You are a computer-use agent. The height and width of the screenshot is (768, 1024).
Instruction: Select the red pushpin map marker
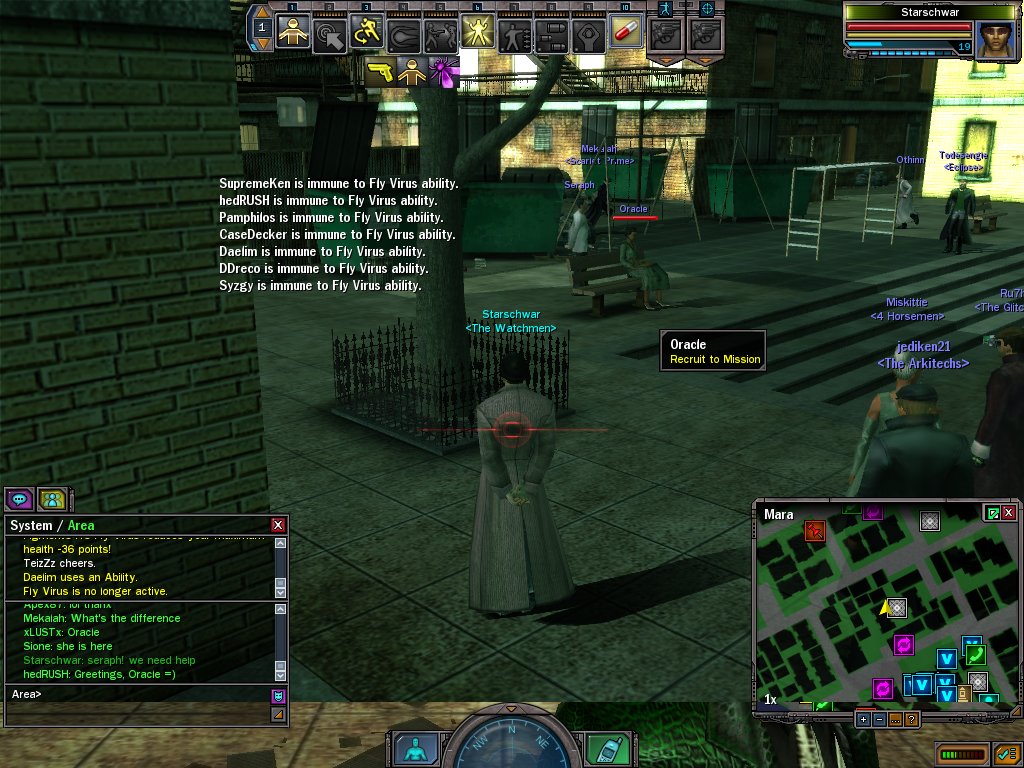[x=814, y=530]
